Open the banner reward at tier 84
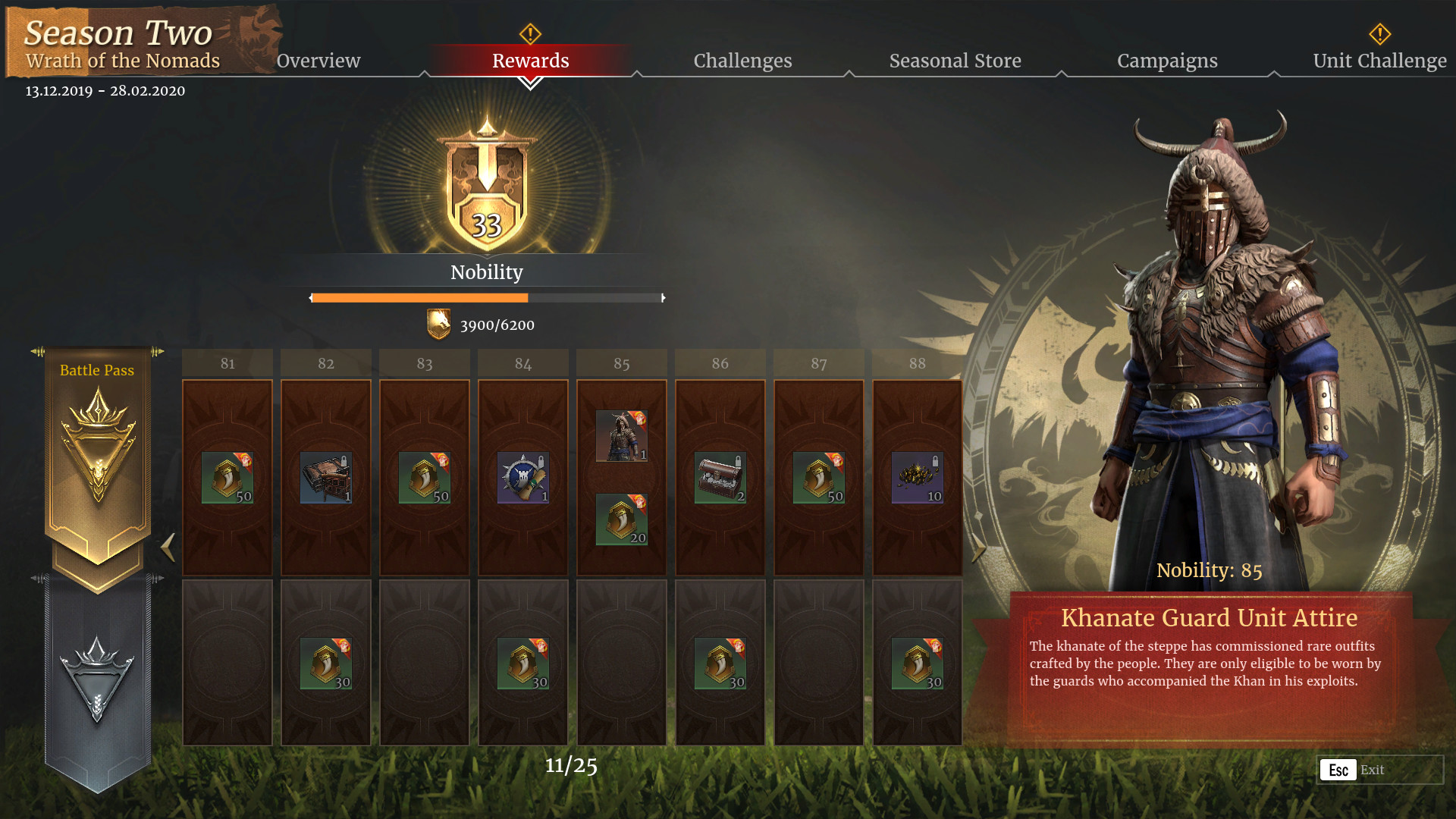 pyautogui.click(x=522, y=476)
